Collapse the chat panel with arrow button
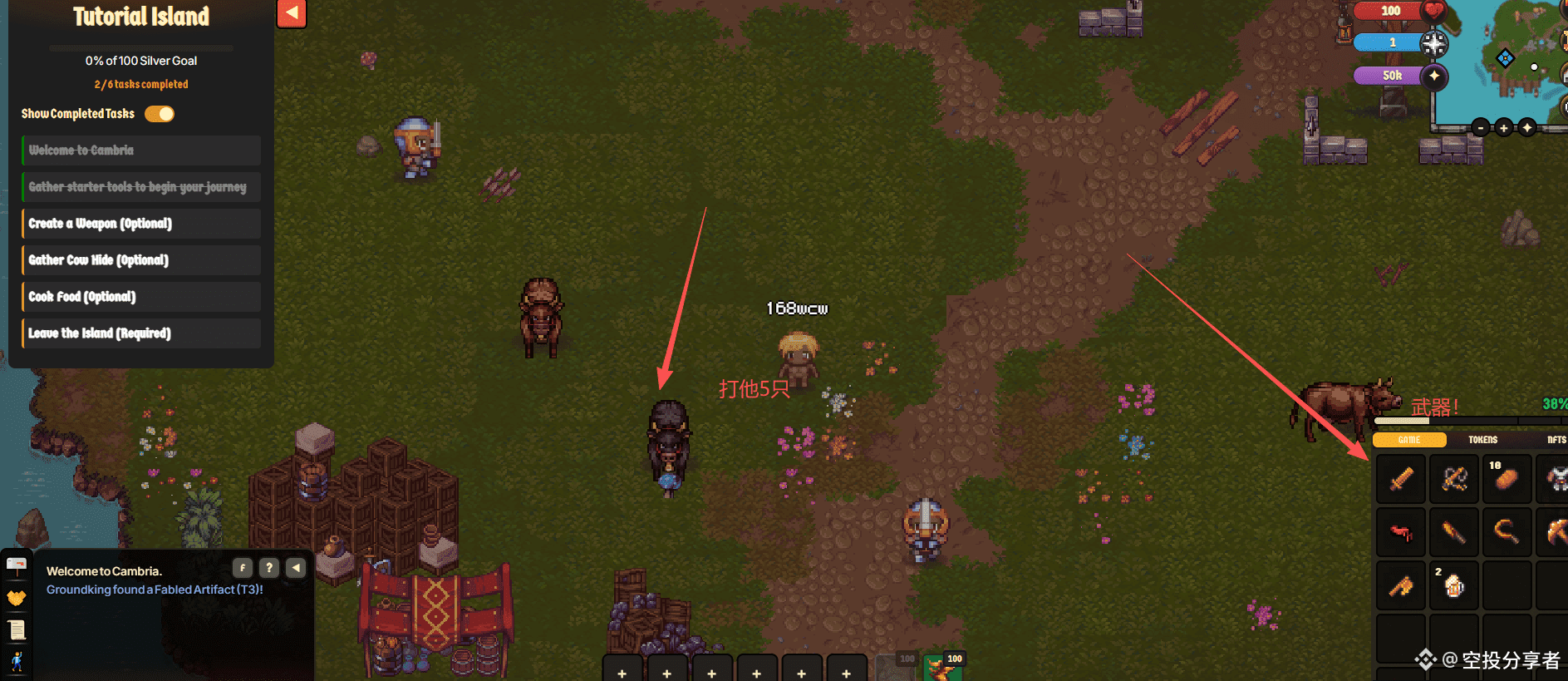The height and width of the screenshot is (681, 1568). tap(296, 568)
